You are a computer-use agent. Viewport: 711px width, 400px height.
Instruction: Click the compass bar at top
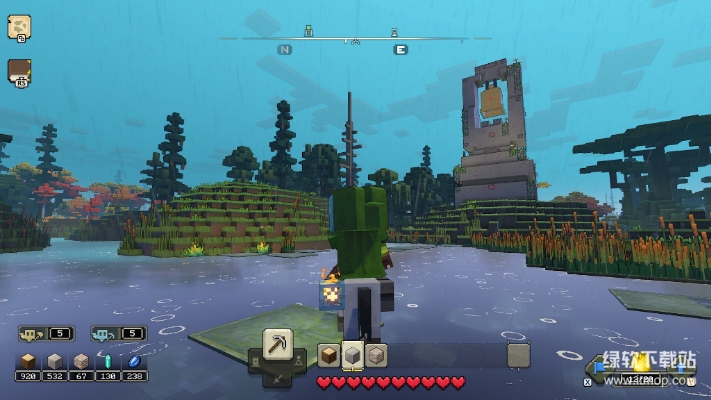(x=355, y=40)
